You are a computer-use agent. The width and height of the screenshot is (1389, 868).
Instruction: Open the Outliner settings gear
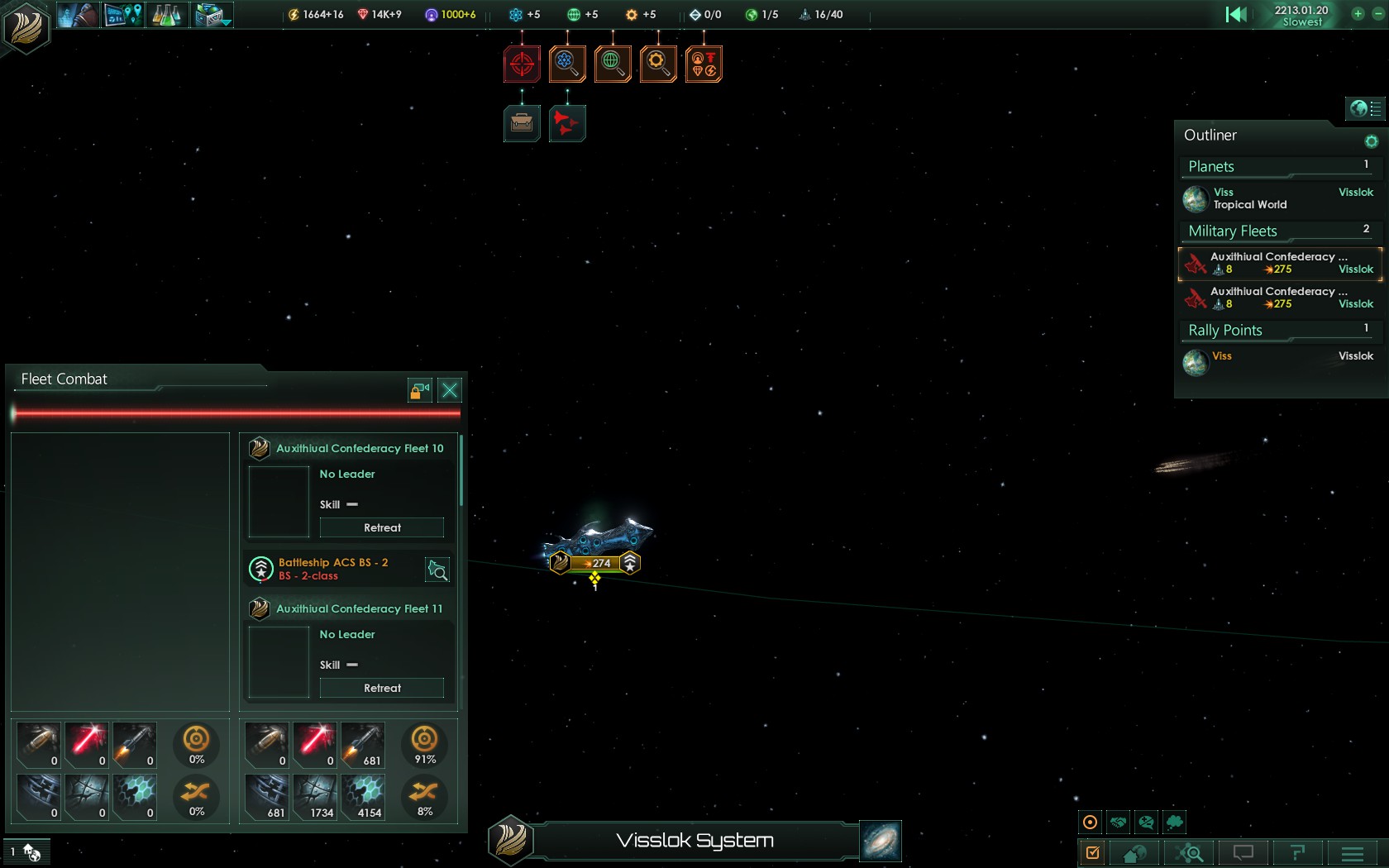[1371, 141]
